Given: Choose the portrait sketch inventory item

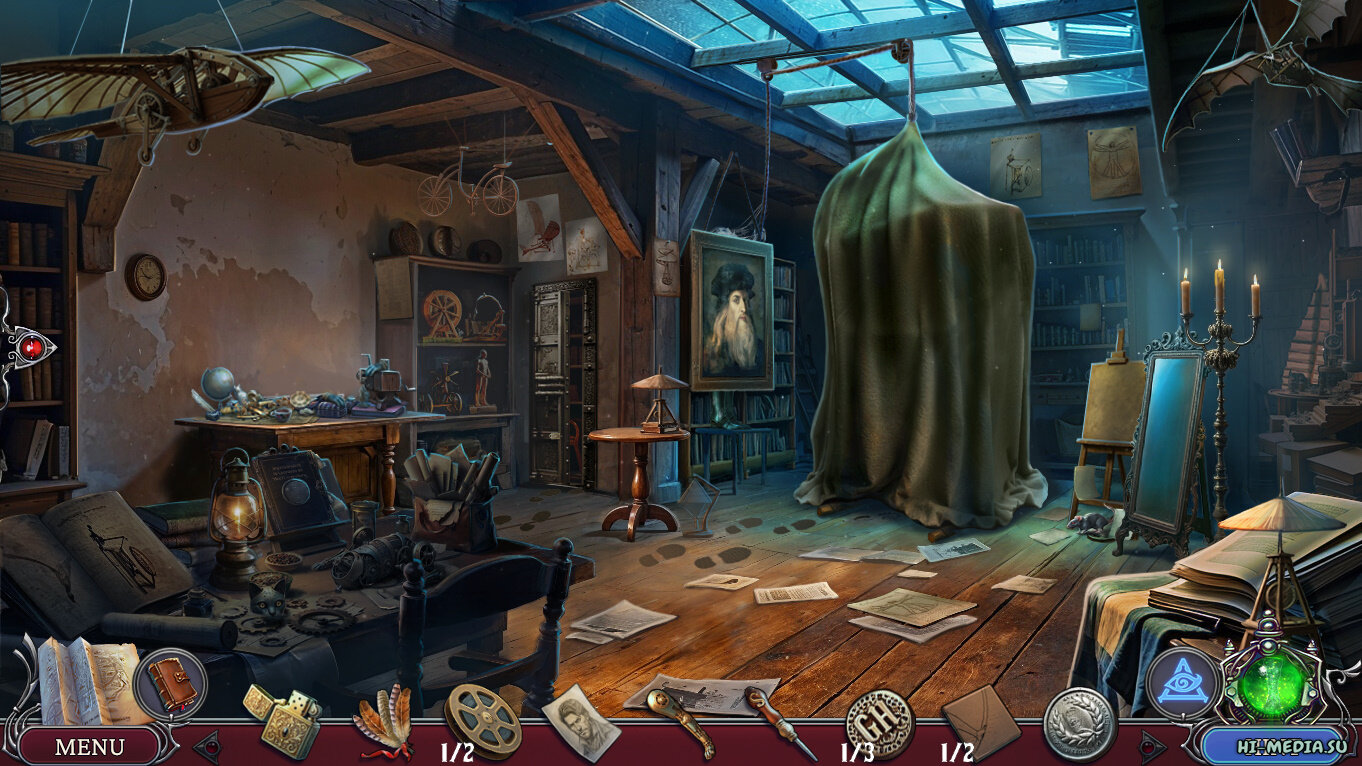Looking at the screenshot, I should [x=580, y=721].
